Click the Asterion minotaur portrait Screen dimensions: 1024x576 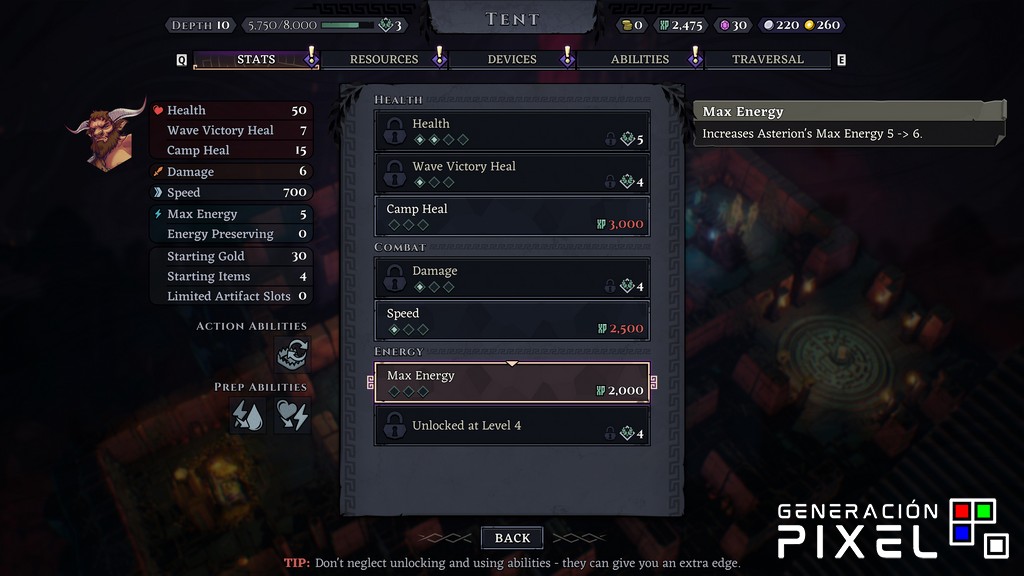coord(105,135)
